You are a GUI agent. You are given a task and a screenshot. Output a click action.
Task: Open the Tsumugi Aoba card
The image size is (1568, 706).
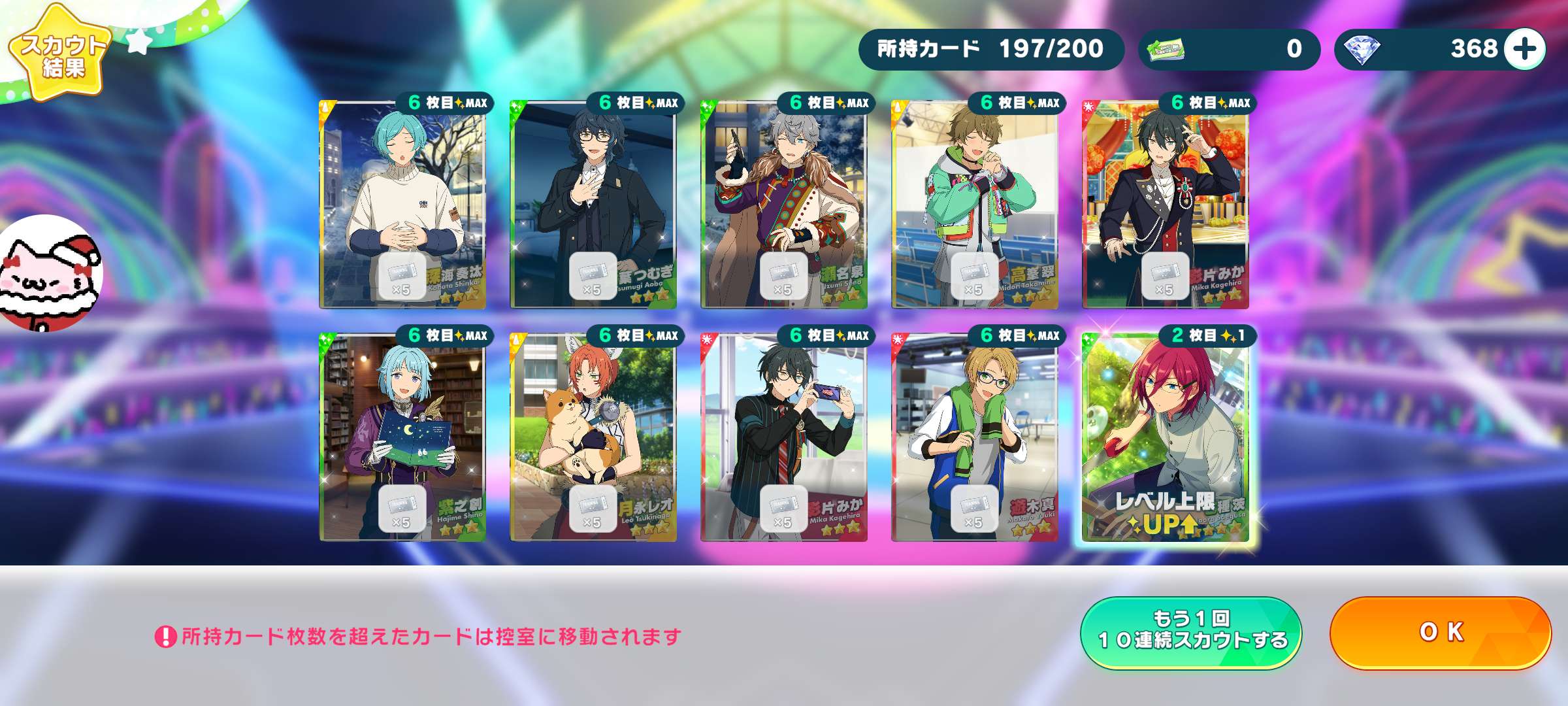click(593, 204)
